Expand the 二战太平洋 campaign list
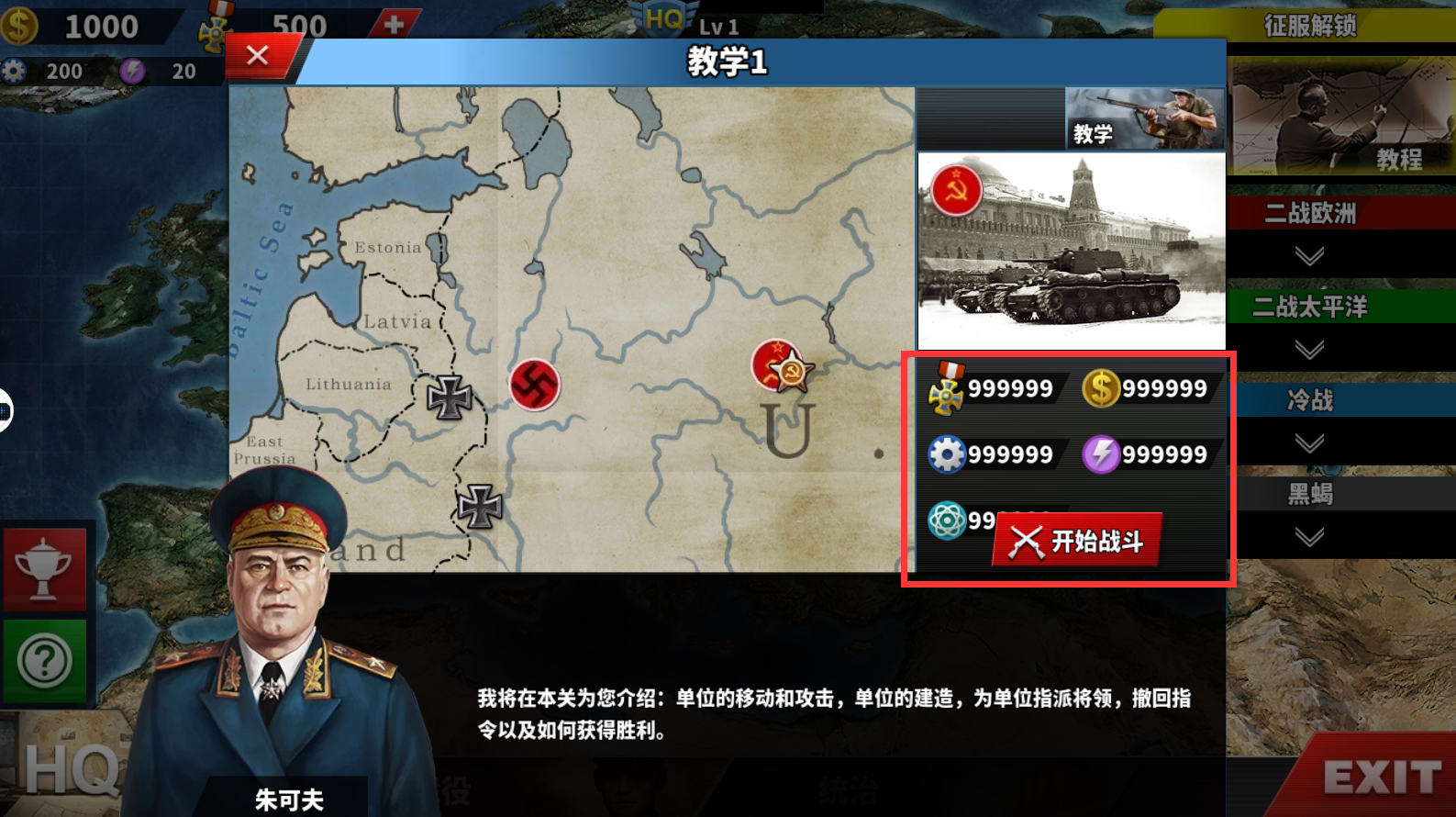1456x817 pixels. point(1309,349)
